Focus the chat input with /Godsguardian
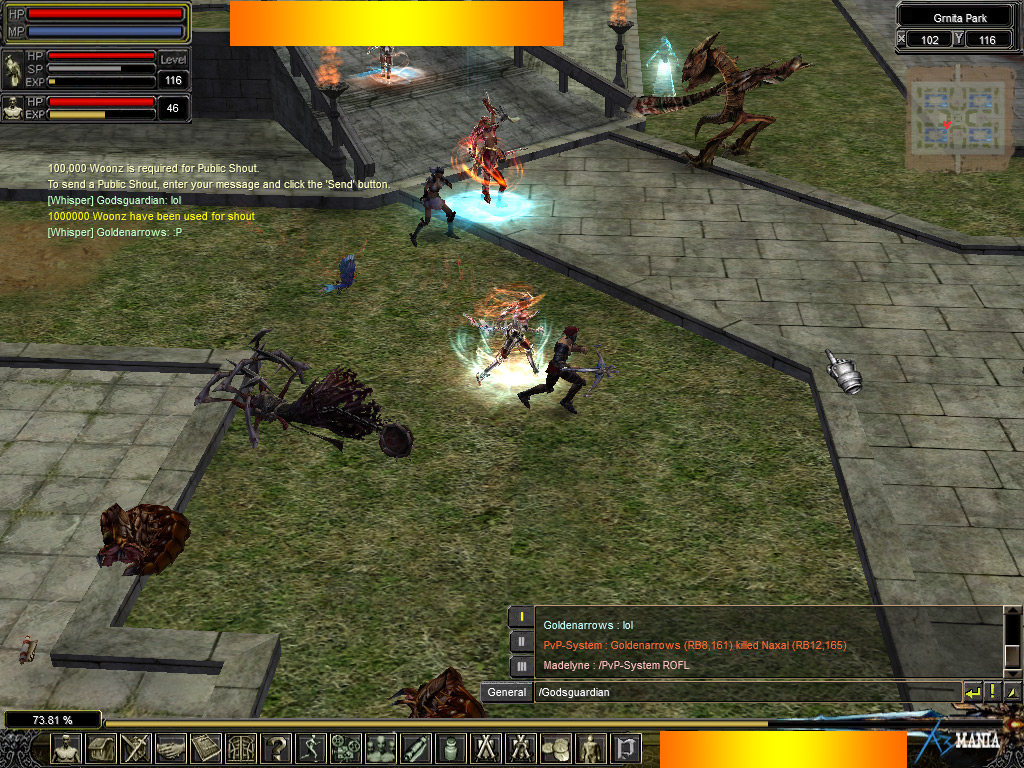Viewport: 1024px width, 768px height. point(745,692)
